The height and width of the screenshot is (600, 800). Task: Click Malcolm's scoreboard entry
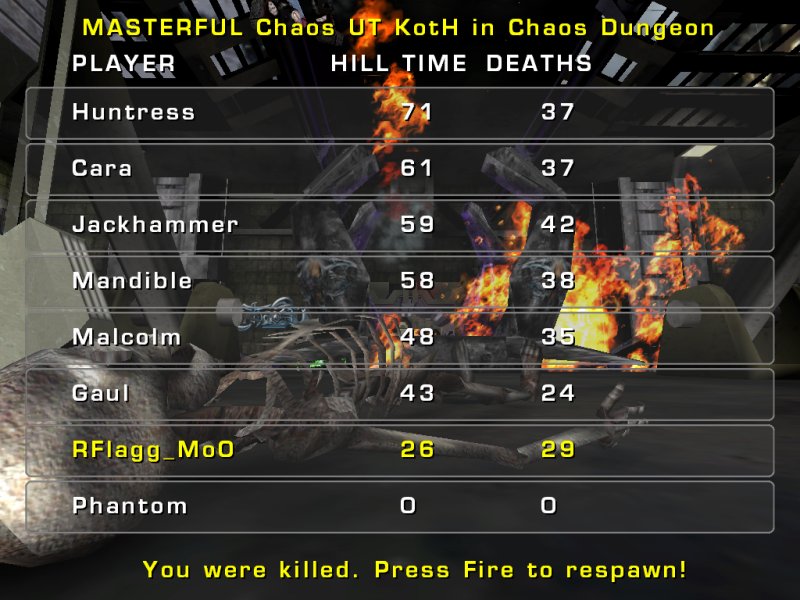click(400, 338)
